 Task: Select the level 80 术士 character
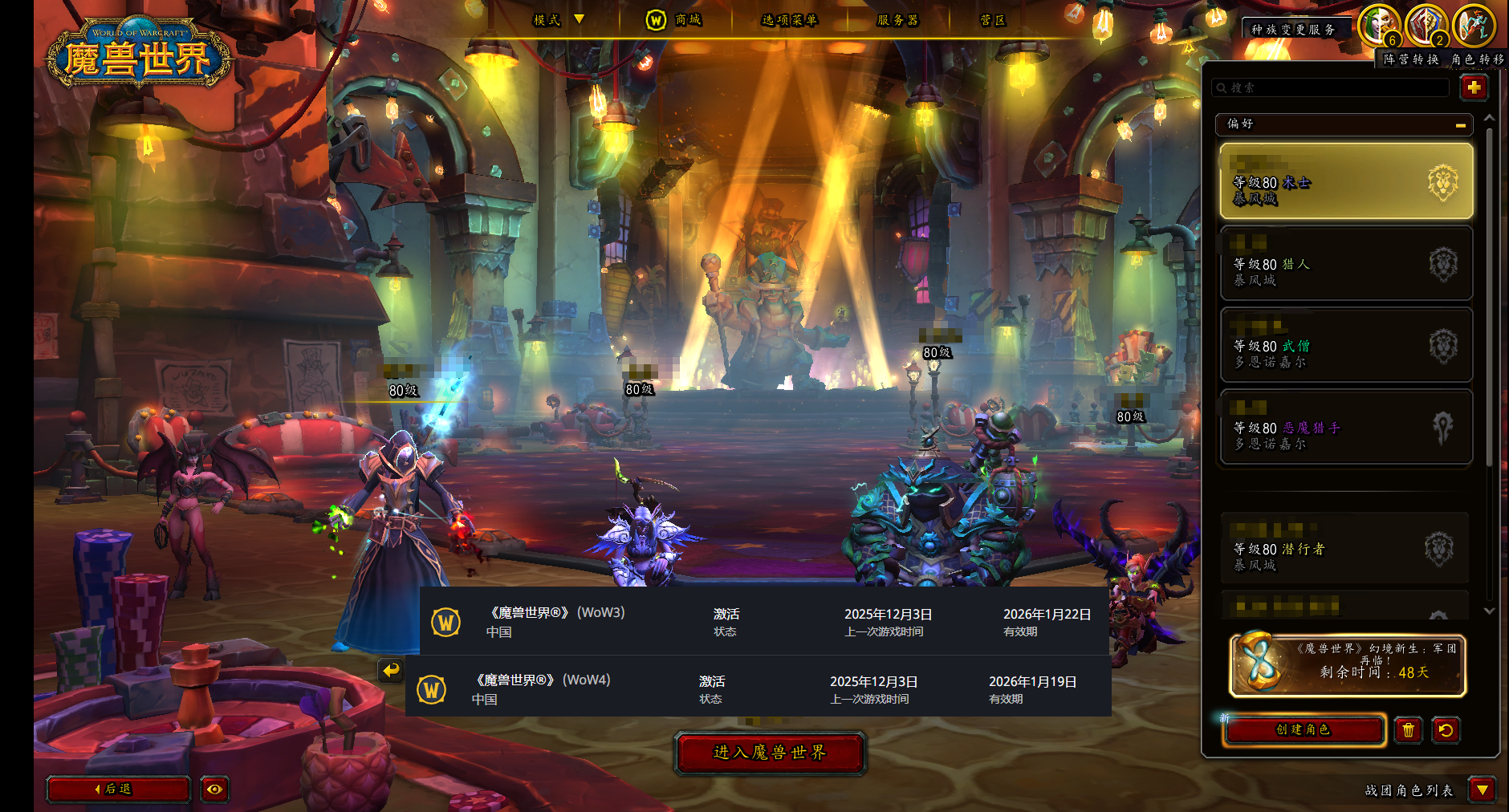(1346, 182)
